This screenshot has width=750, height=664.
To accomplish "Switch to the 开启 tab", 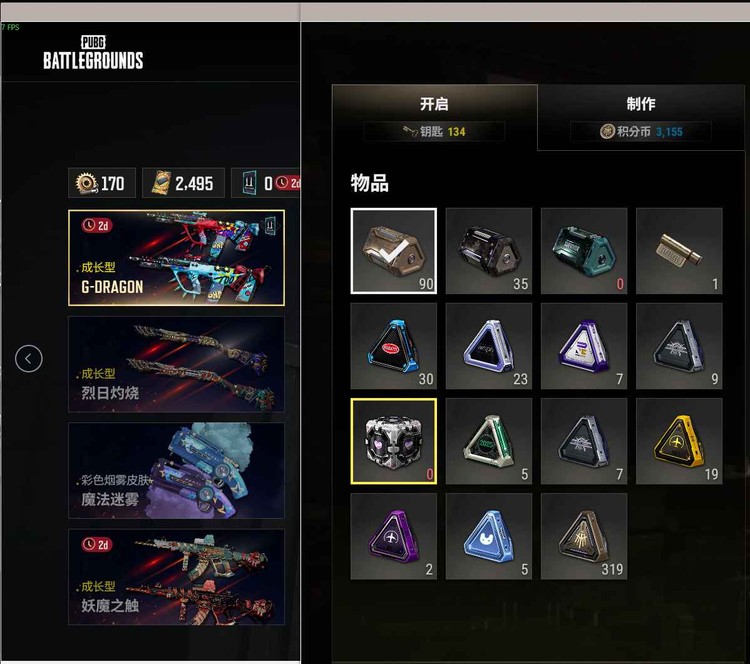I will 434,104.
